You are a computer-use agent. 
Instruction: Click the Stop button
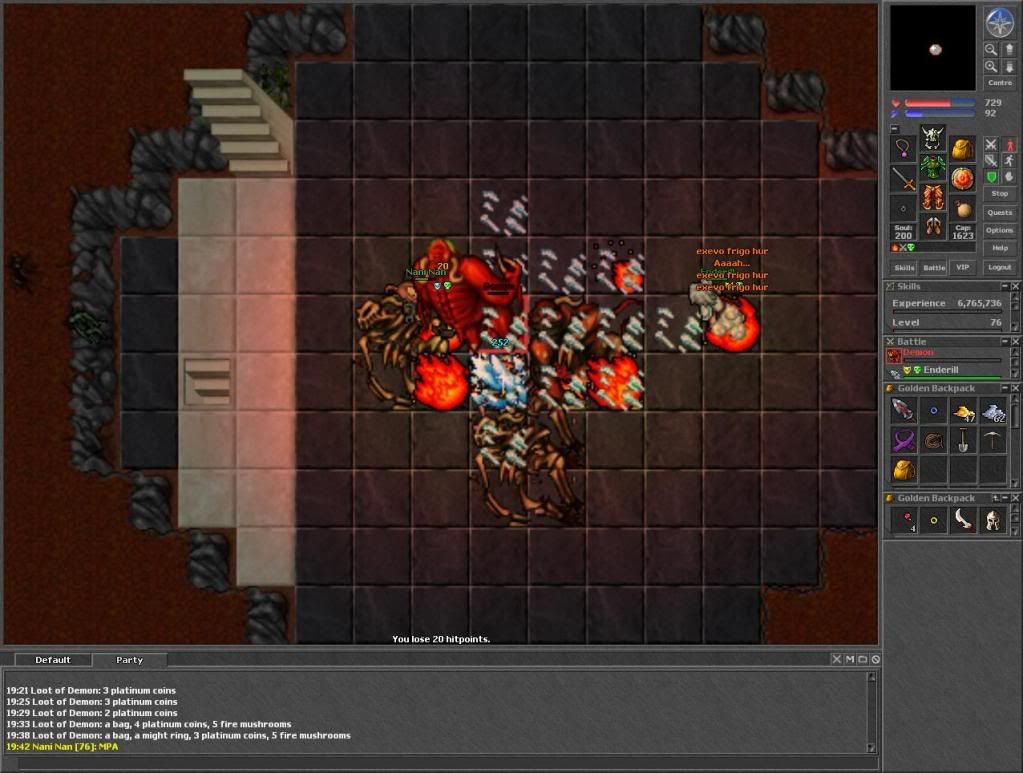999,193
